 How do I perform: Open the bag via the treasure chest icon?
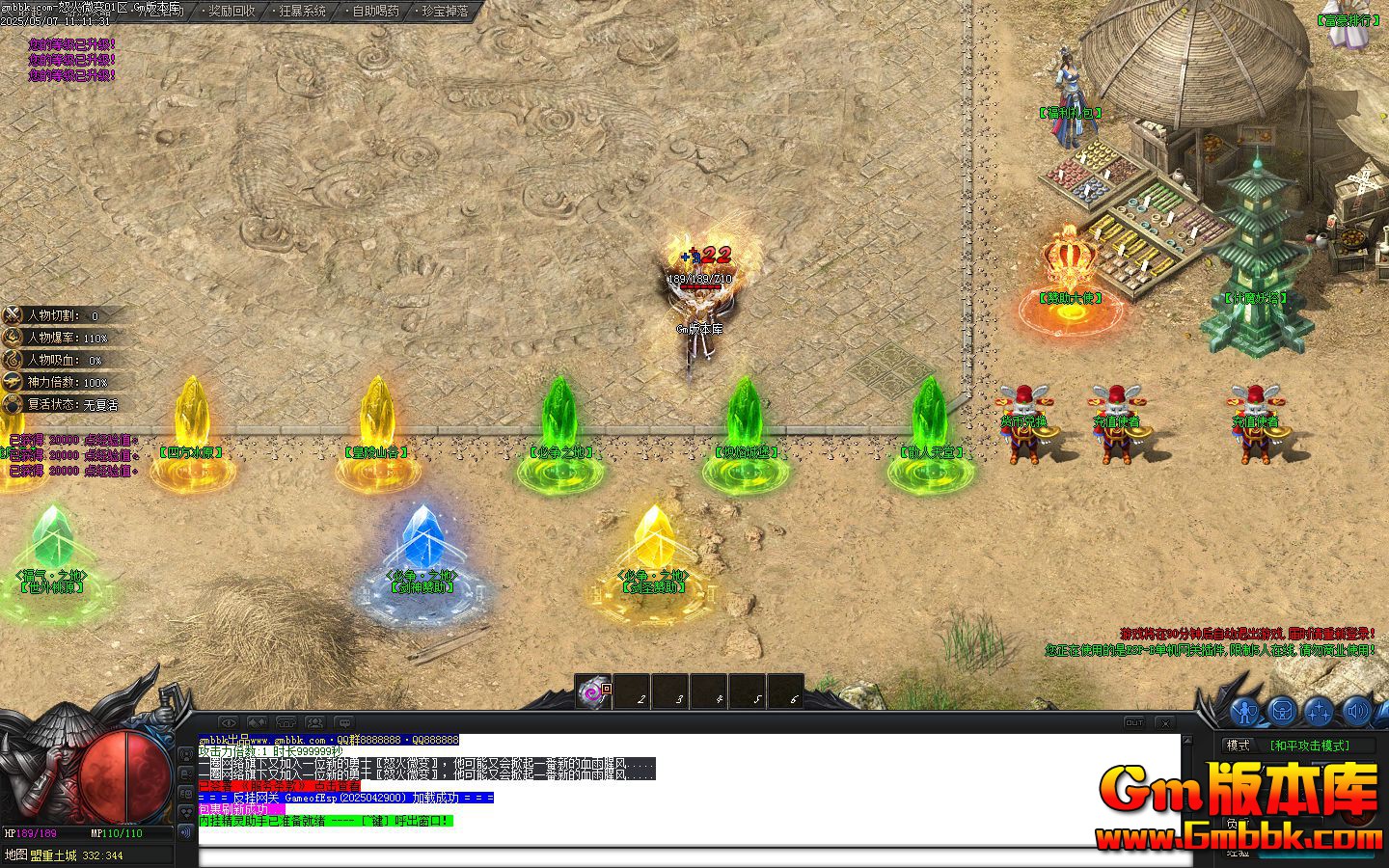click(x=1282, y=712)
